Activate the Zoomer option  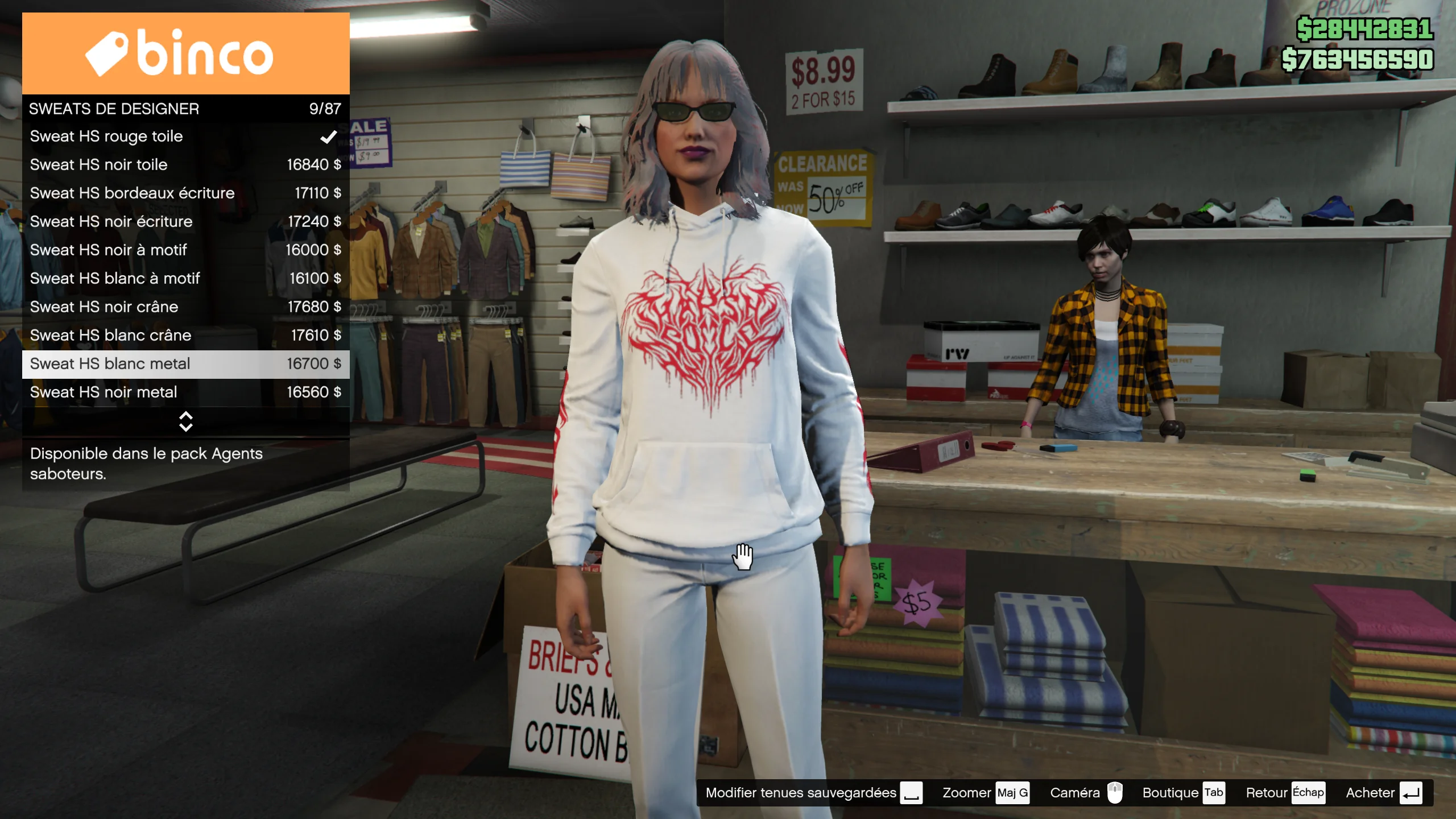point(985,793)
